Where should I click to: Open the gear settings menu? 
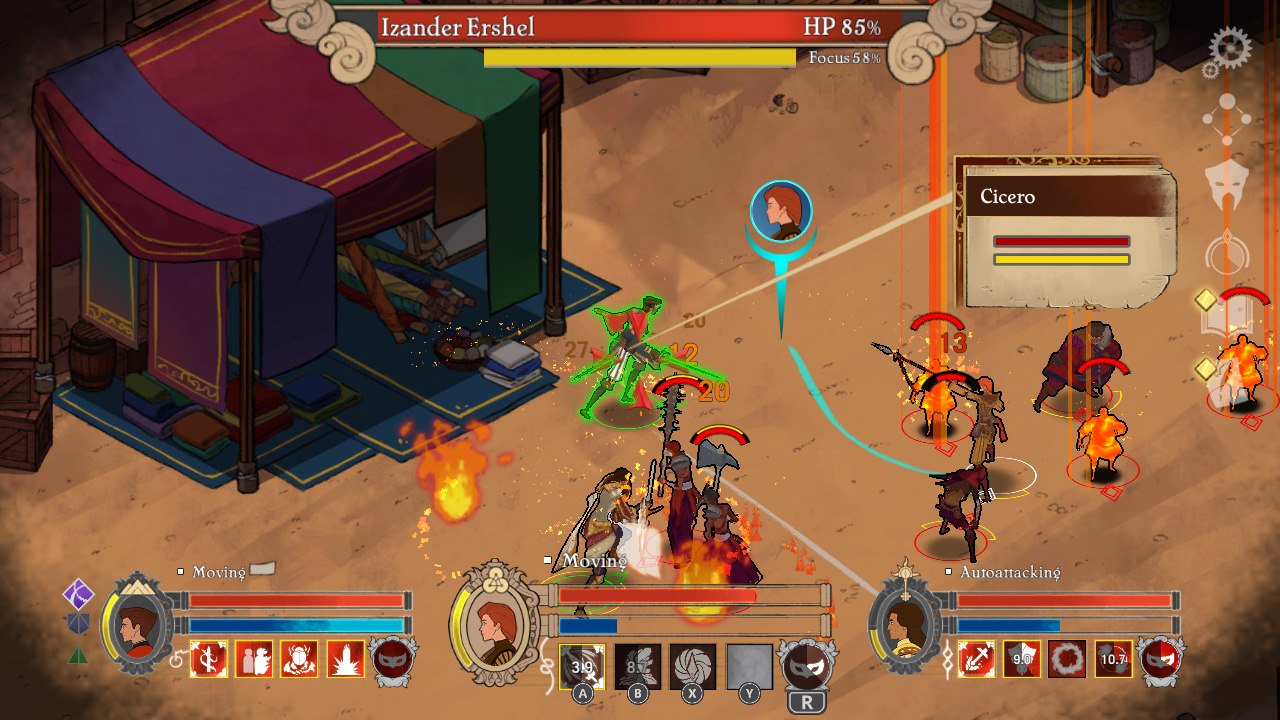coord(1229,47)
